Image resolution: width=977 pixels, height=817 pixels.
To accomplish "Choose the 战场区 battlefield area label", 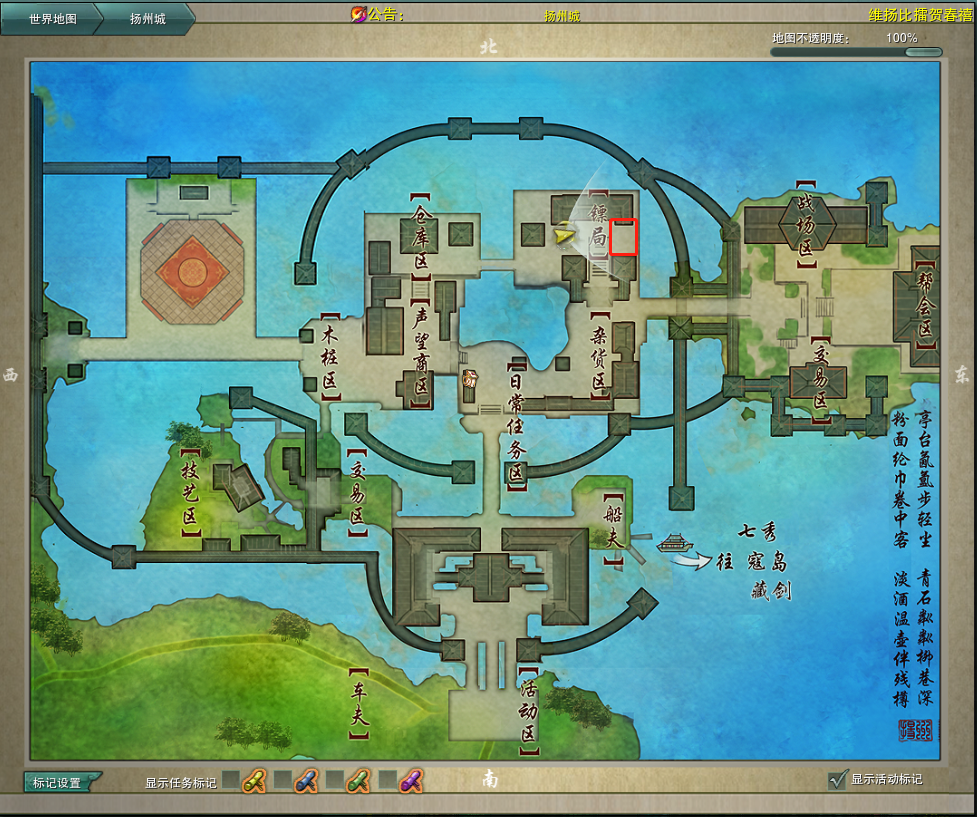I will pyautogui.click(x=805, y=226).
